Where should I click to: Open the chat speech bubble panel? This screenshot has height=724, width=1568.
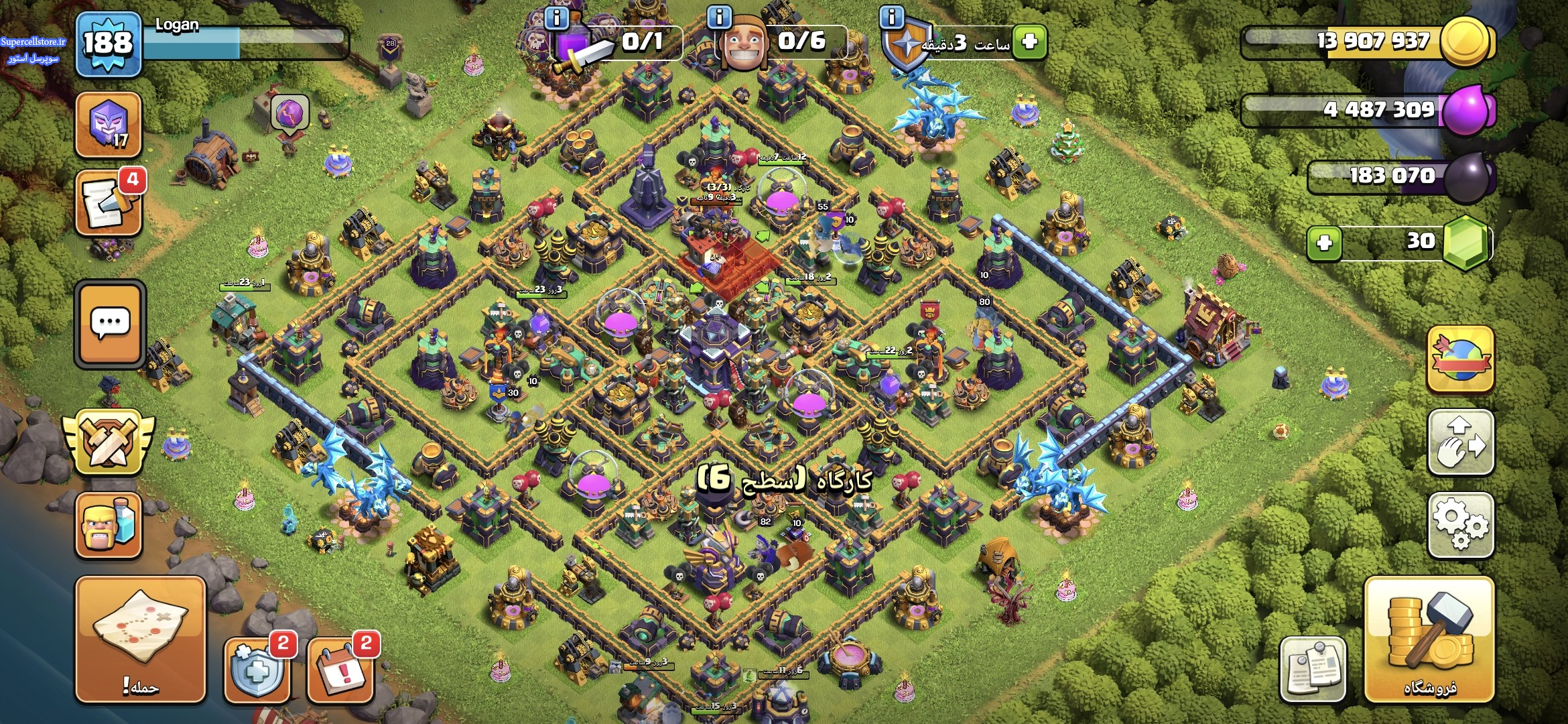pyautogui.click(x=110, y=324)
